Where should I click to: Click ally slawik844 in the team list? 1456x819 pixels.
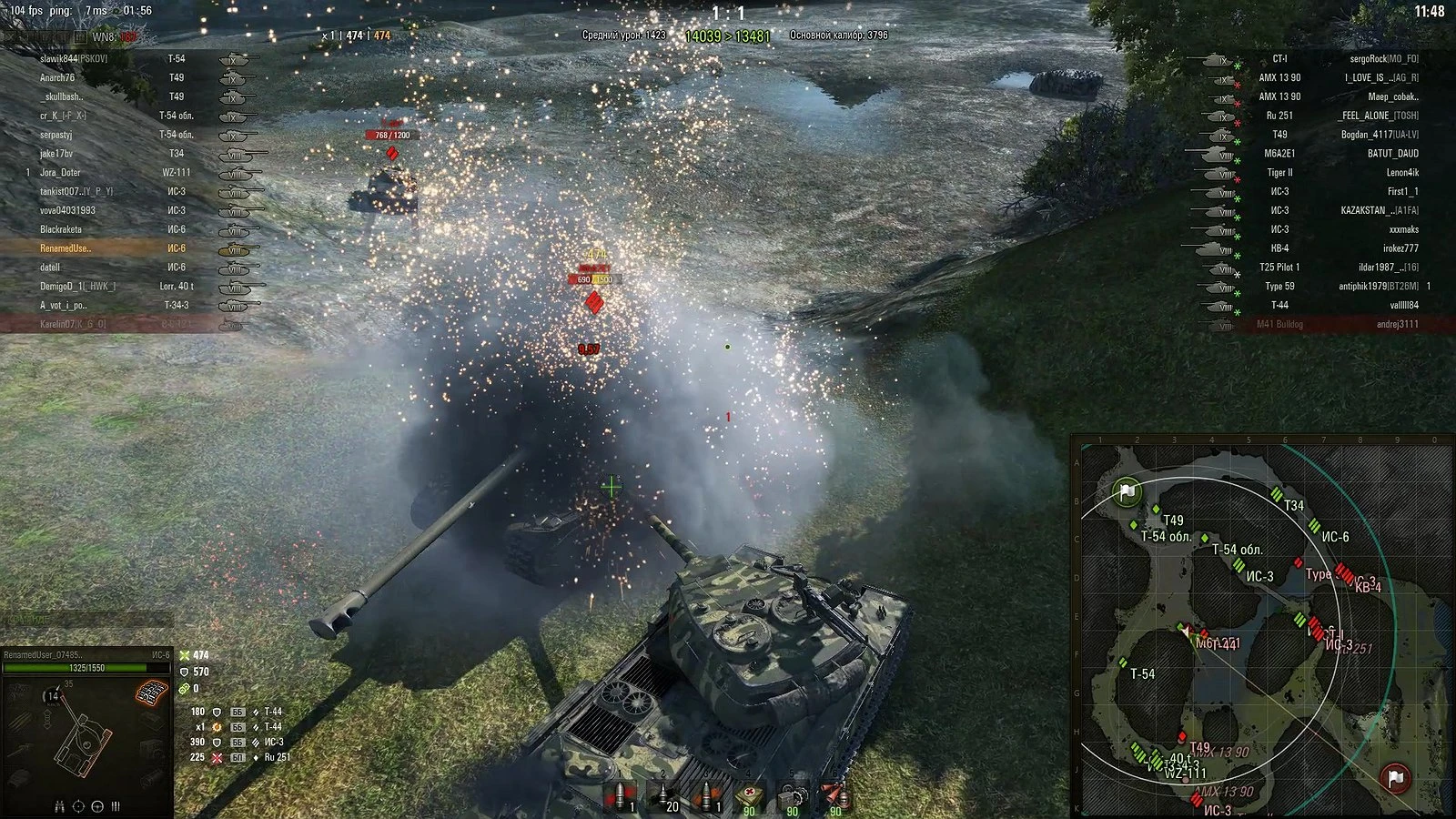click(59, 56)
